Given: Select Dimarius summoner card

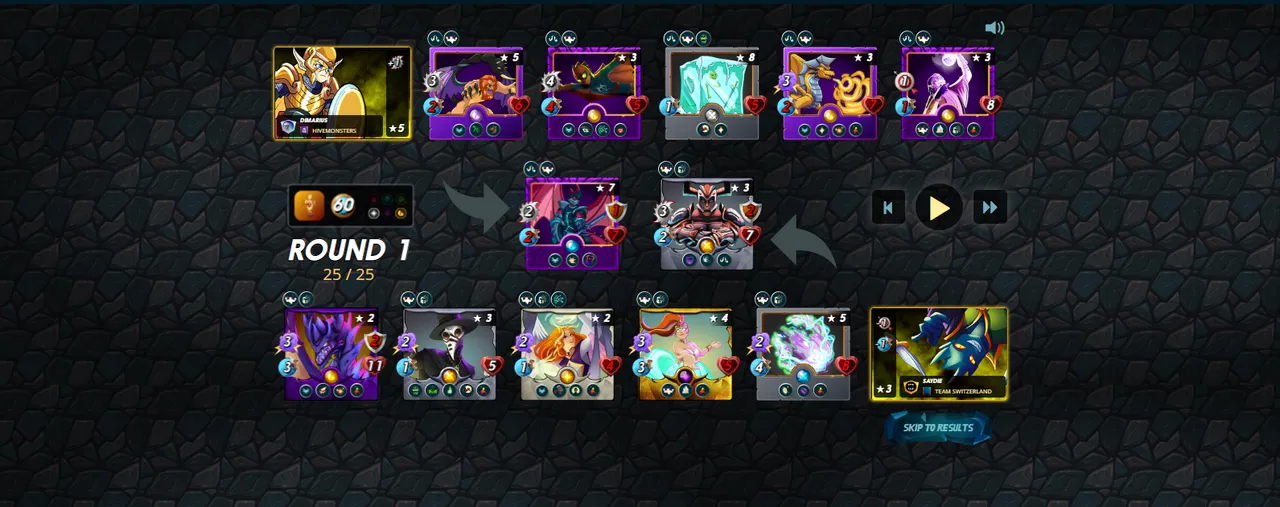Looking at the screenshot, I should (x=342, y=93).
